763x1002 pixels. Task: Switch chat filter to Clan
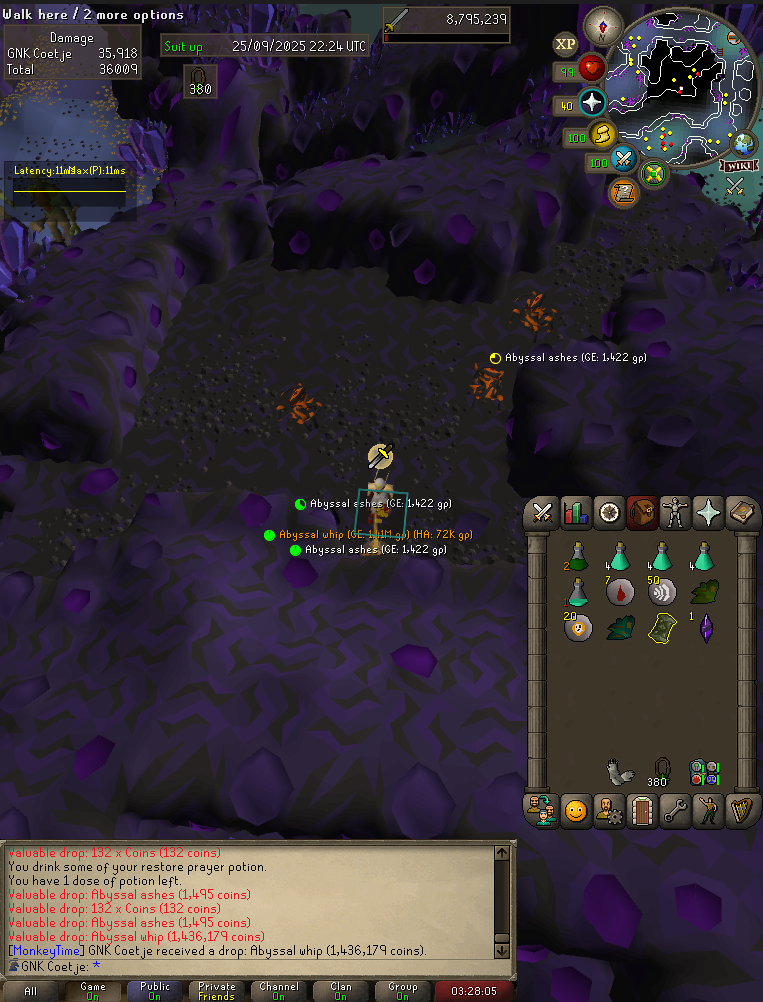pyautogui.click(x=341, y=991)
